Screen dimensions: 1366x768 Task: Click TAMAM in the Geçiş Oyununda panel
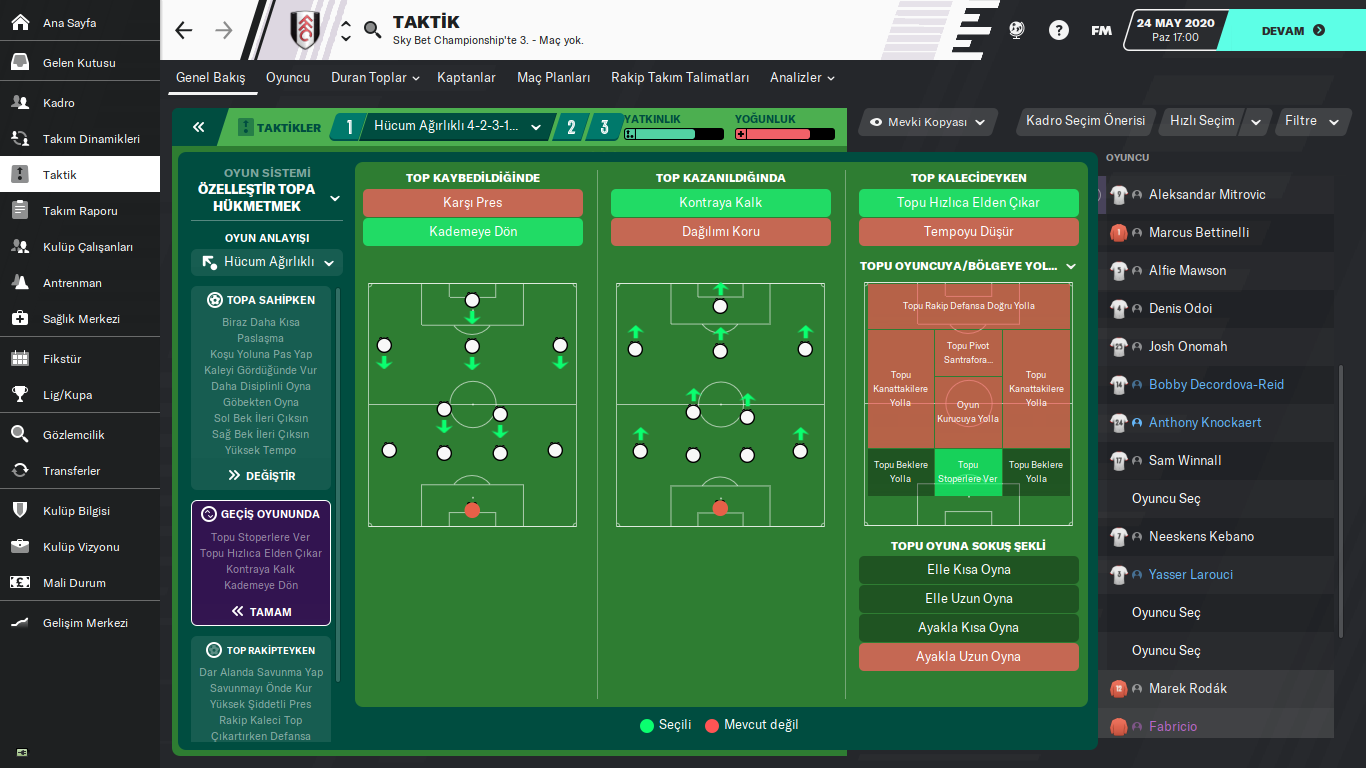[261, 611]
